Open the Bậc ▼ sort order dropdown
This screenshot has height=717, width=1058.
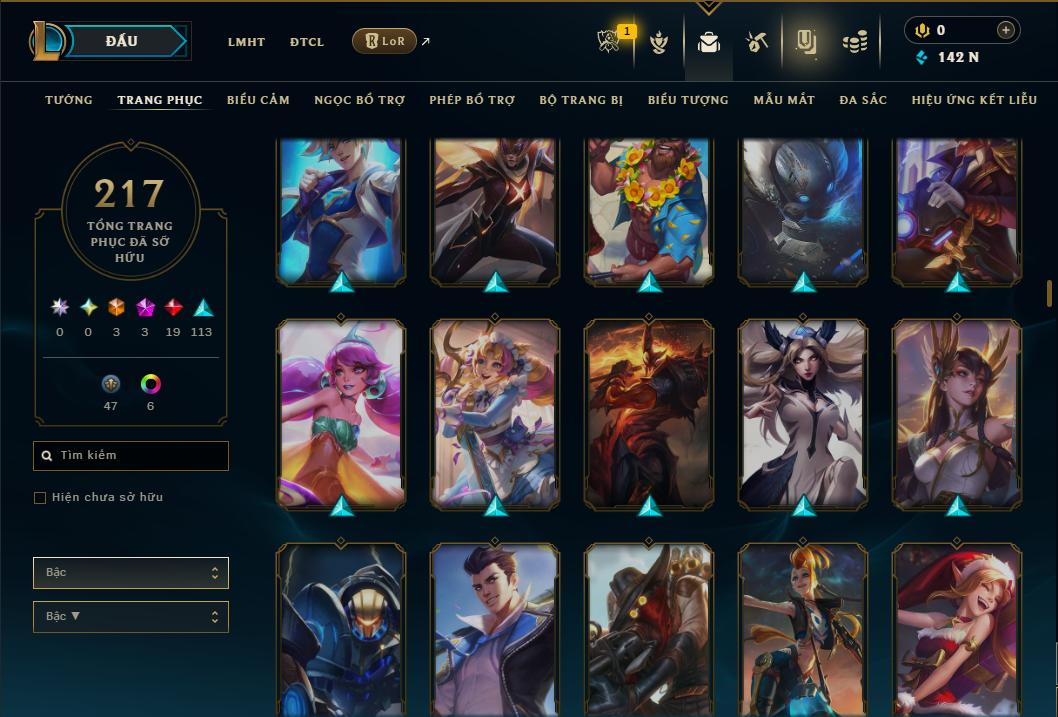click(x=131, y=616)
